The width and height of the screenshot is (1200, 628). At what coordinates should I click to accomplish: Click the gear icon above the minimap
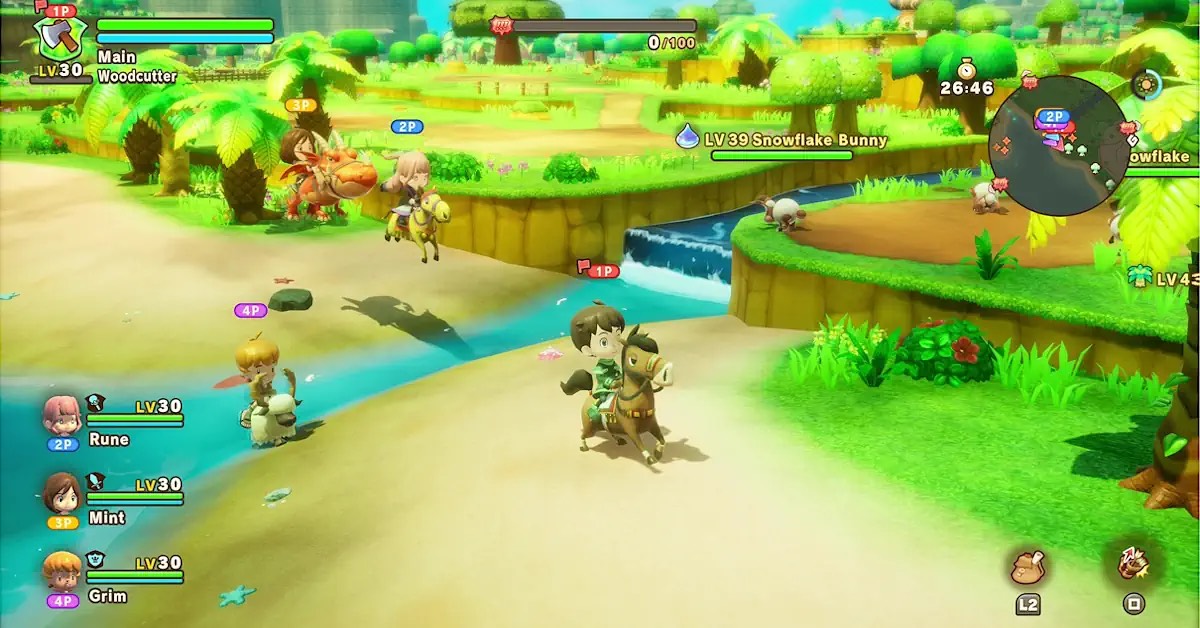pyautogui.click(x=1146, y=84)
